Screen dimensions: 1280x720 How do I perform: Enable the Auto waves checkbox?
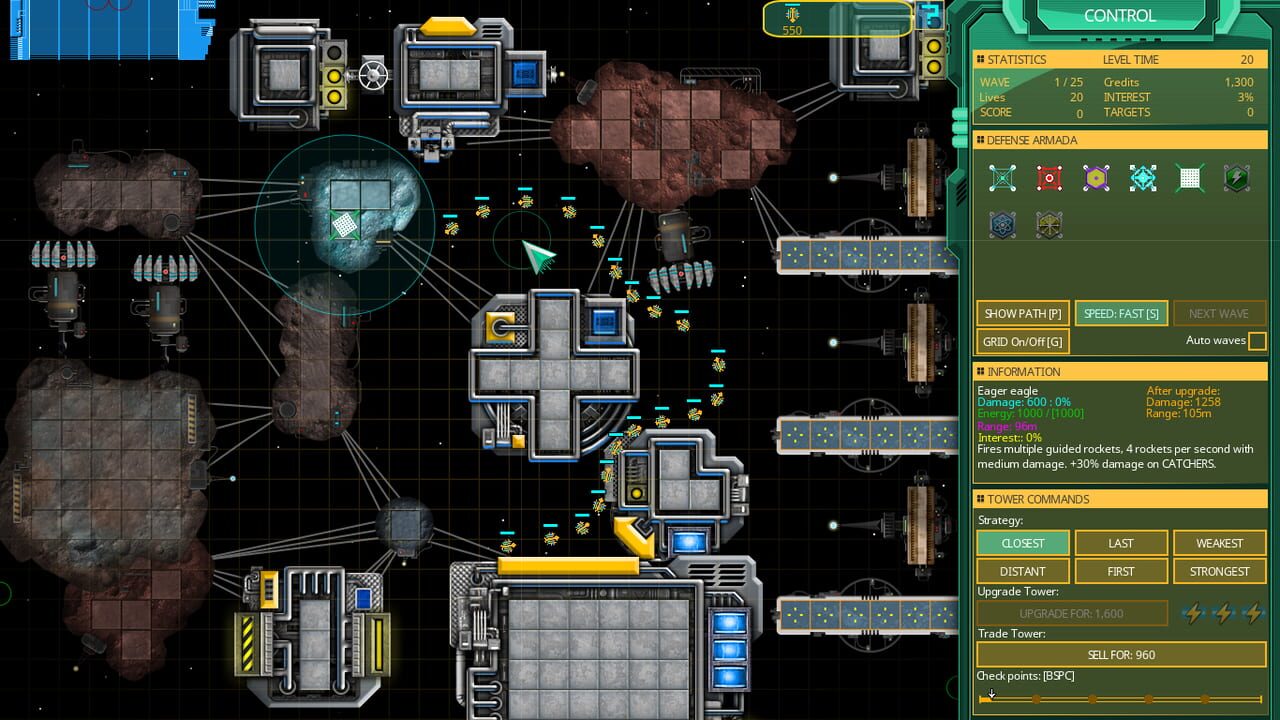click(x=1255, y=341)
